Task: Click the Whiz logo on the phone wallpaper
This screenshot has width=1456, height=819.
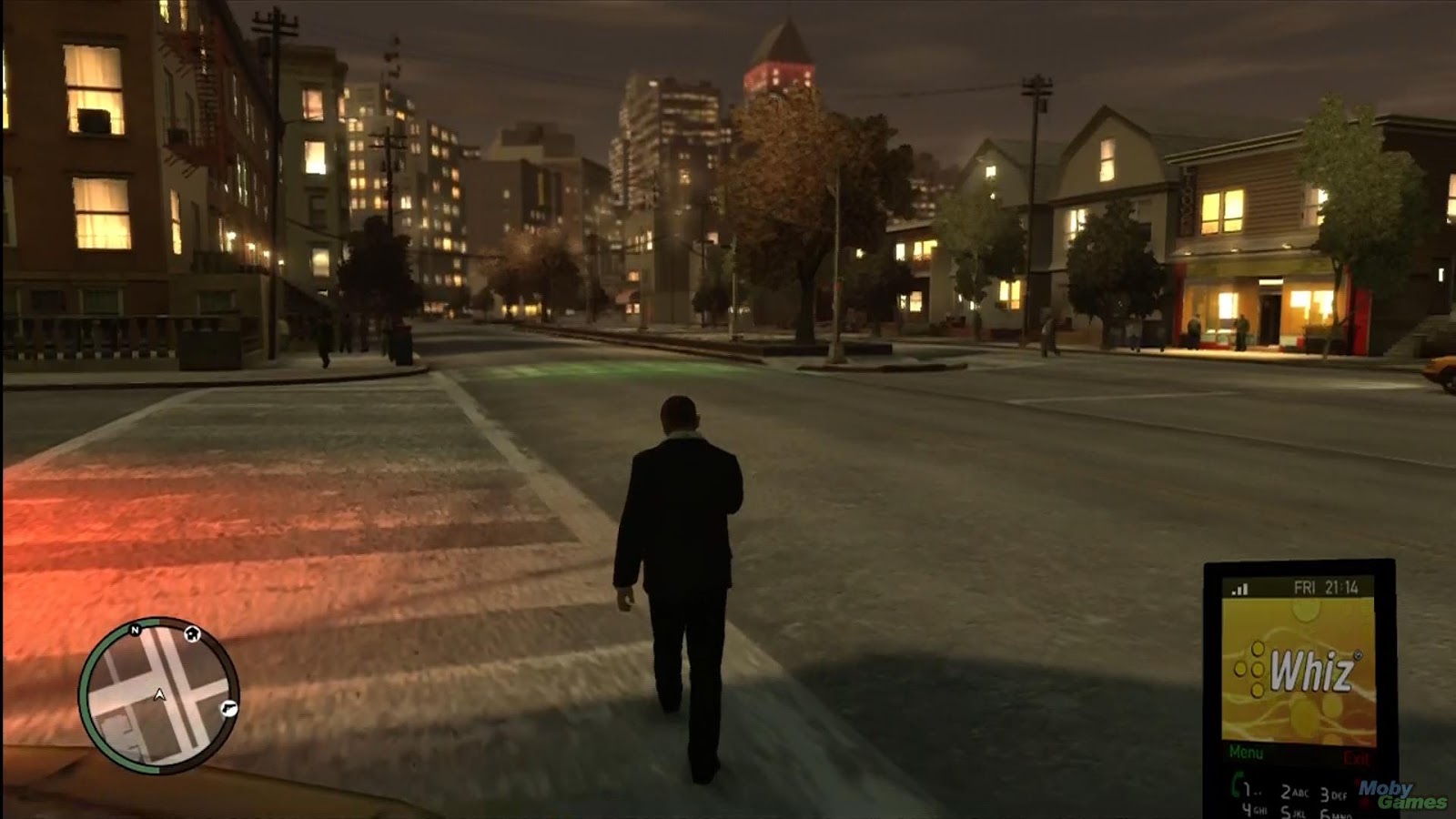Action: [1314, 669]
